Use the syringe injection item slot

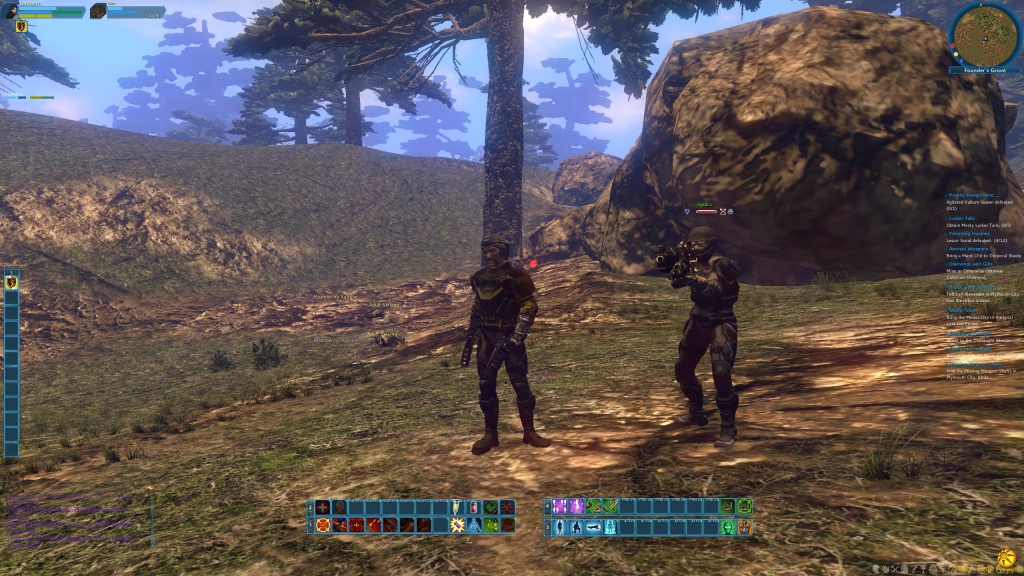pyautogui.click(x=458, y=508)
